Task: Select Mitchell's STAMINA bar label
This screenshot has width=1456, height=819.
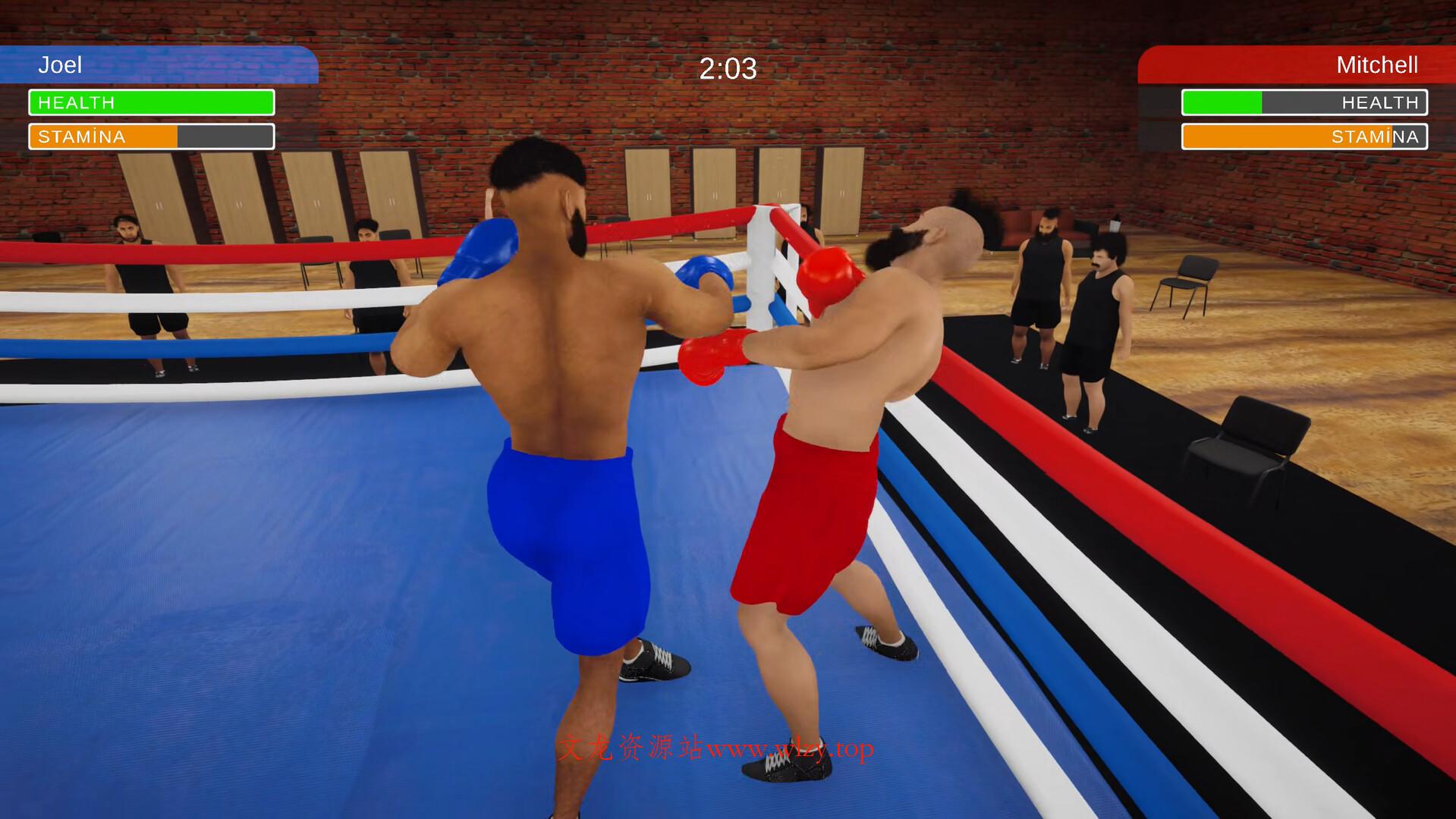Action: [x=1376, y=136]
